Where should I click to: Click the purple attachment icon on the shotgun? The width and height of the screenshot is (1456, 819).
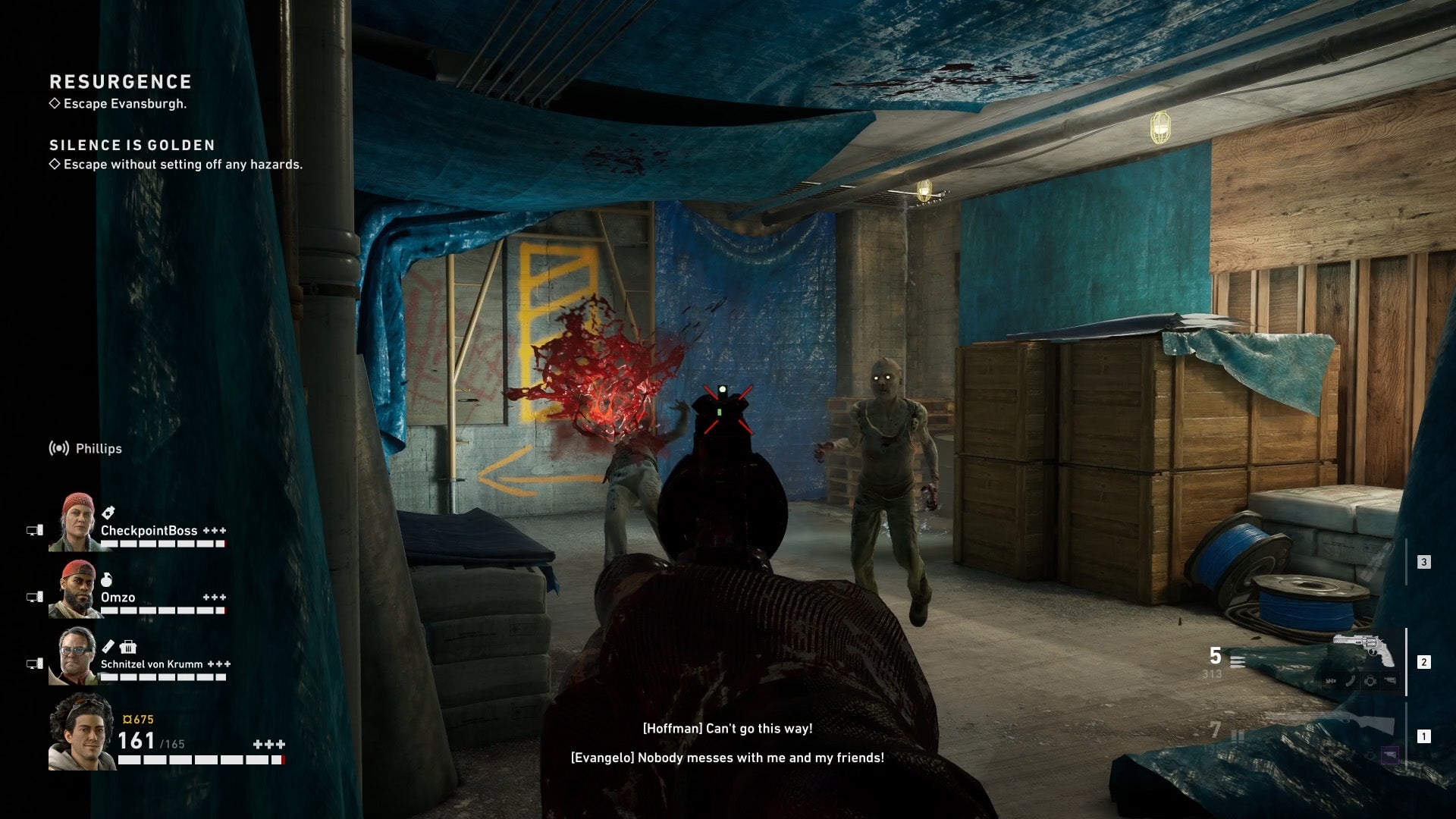(1389, 754)
